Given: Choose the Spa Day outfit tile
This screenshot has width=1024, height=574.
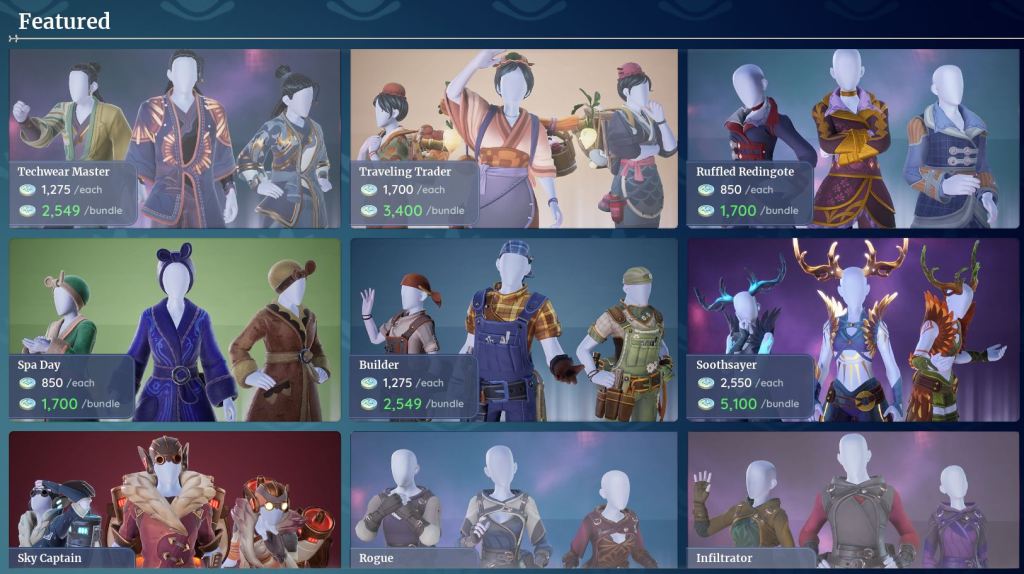Looking at the screenshot, I should point(175,329).
